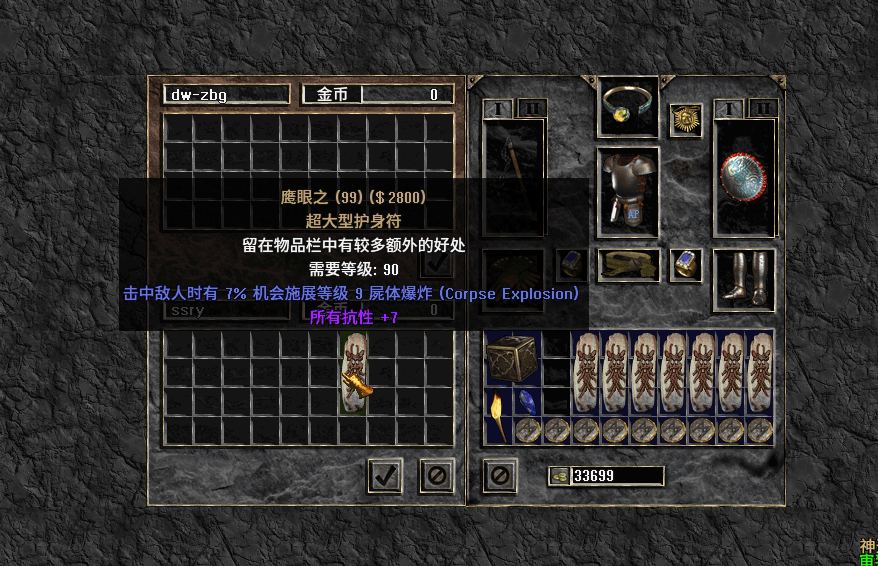Click the main-hand weapon slot
Image resolution: width=878 pixels, height=566 pixels.
(513, 179)
